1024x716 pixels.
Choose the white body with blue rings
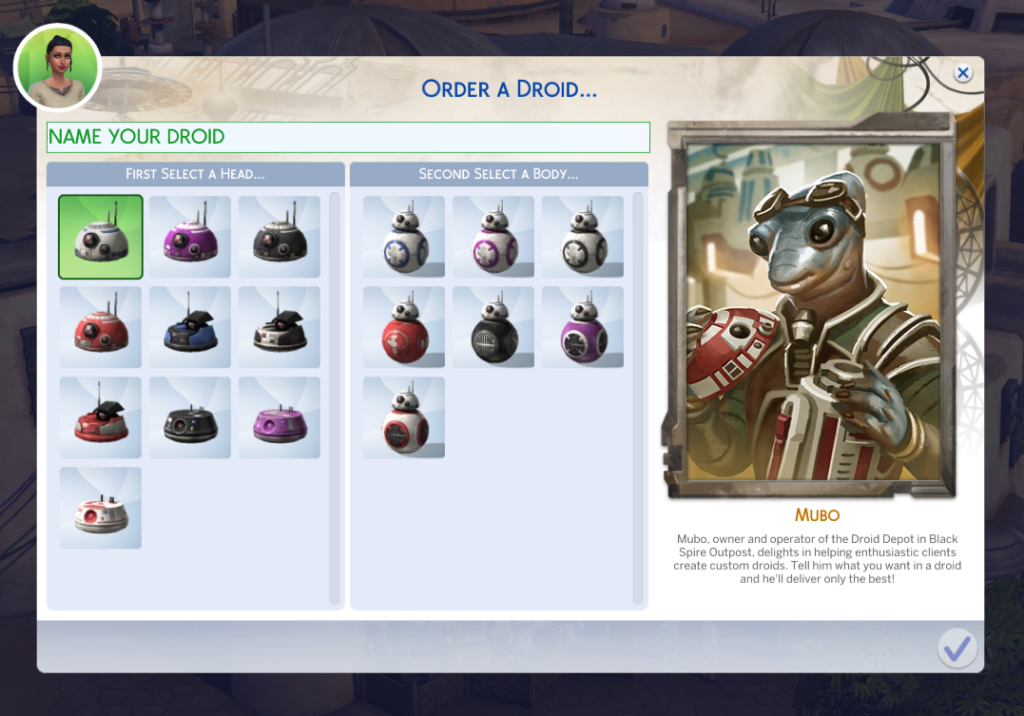[404, 237]
